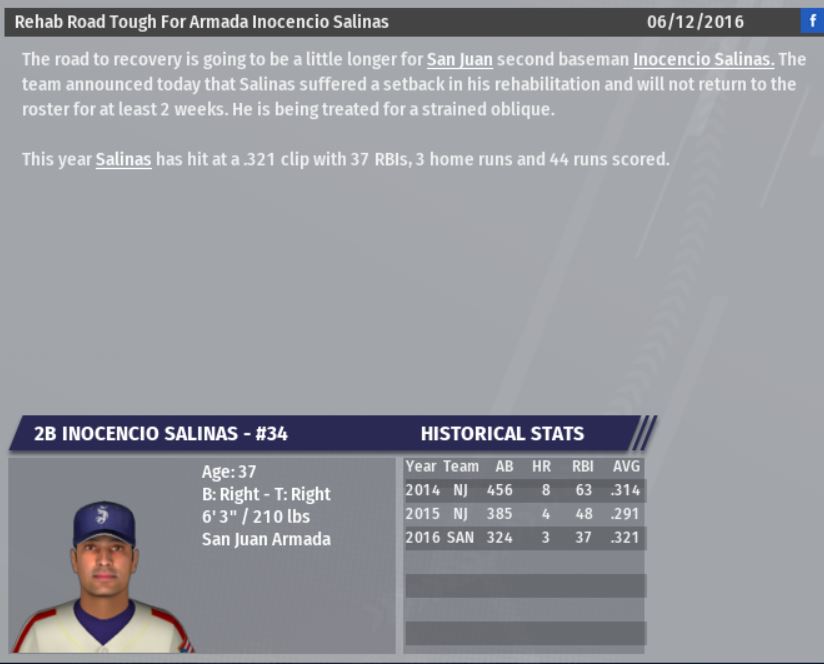Open the Inocencio Salinas player link
The width and height of the screenshot is (824, 664).
(x=703, y=60)
